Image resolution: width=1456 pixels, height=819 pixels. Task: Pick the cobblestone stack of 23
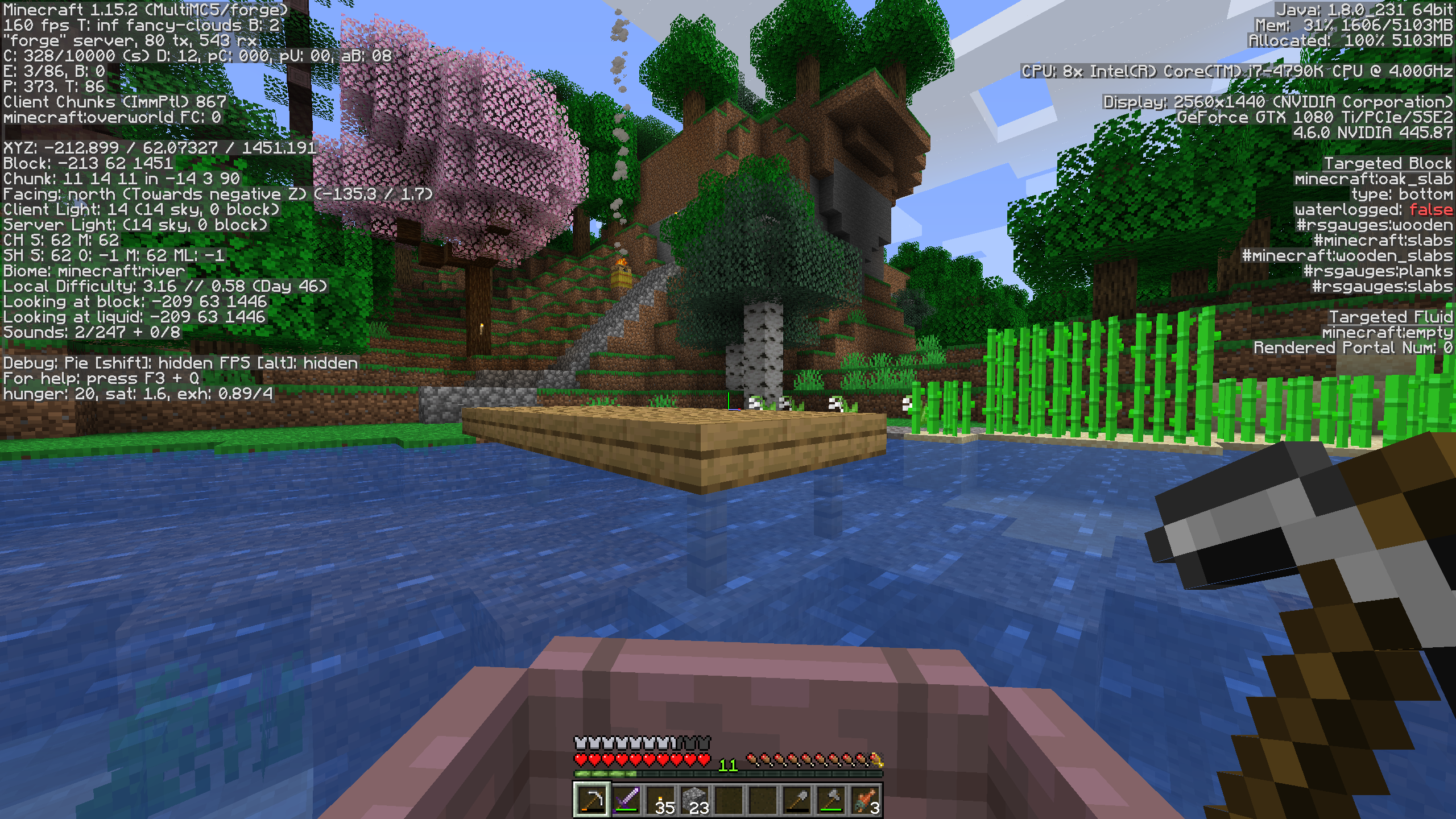click(694, 800)
